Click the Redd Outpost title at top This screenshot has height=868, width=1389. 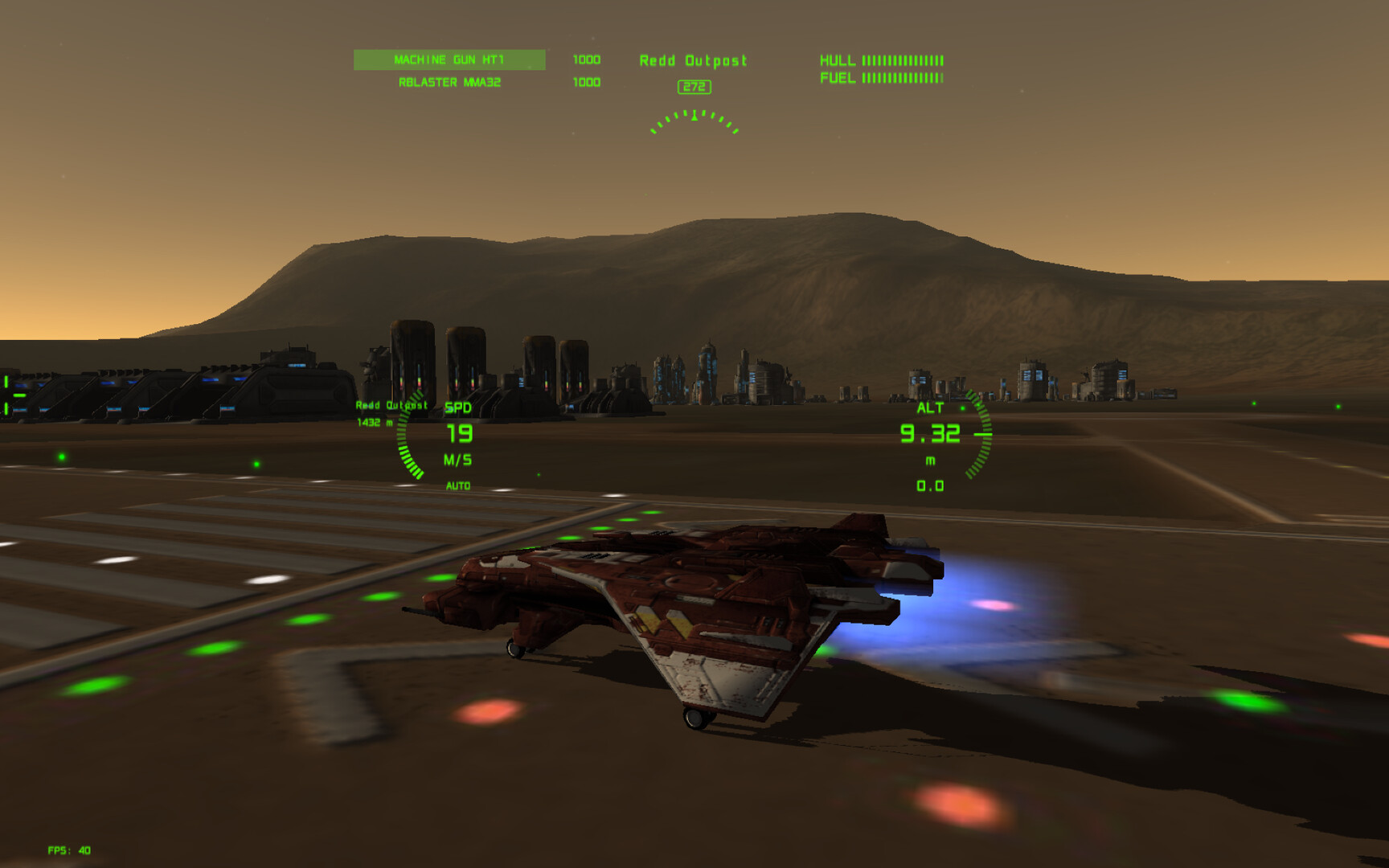pyautogui.click(x=693, y=59)
